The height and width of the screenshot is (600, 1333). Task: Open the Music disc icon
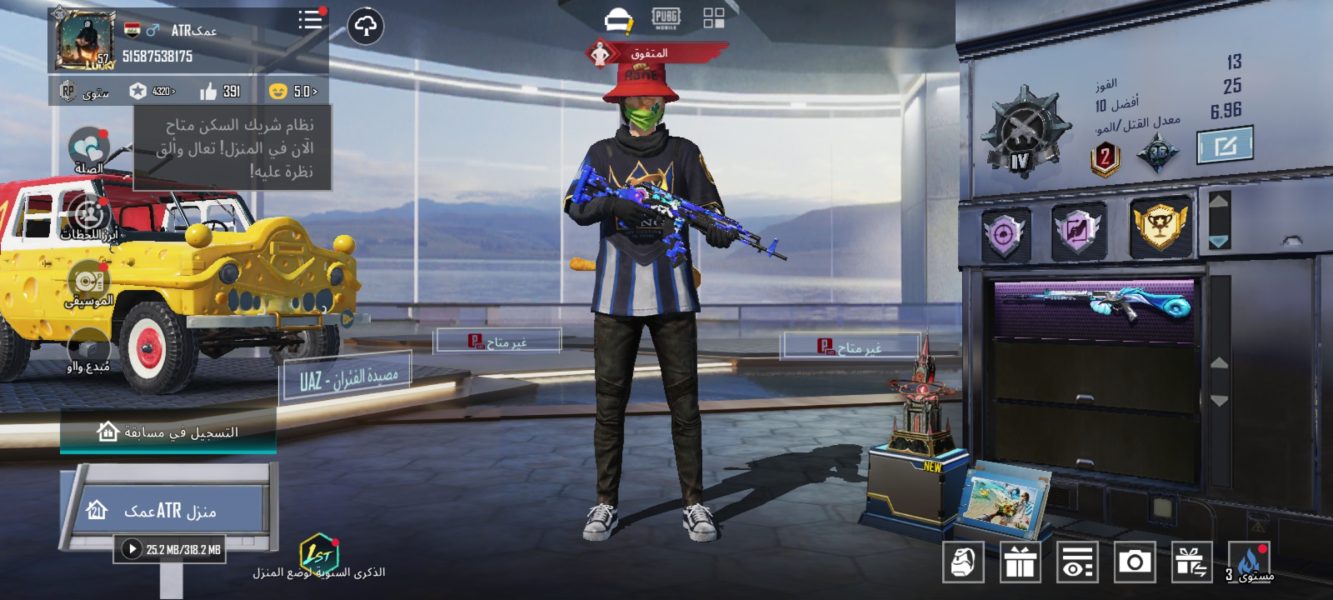click(89, 281)
